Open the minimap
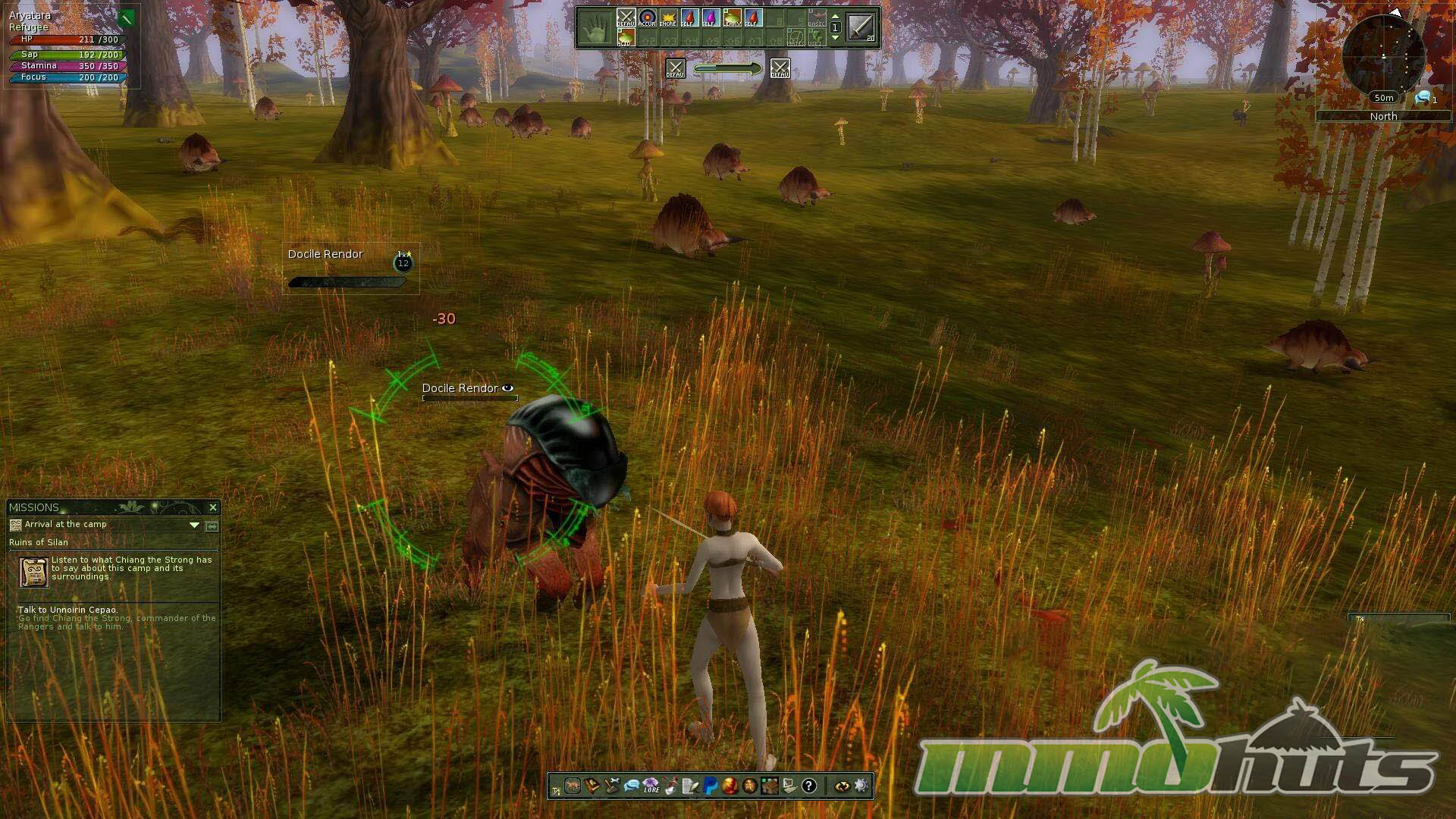This screenshot has width=1456, height=819. pyautogui.click(x=1383, y=55)
